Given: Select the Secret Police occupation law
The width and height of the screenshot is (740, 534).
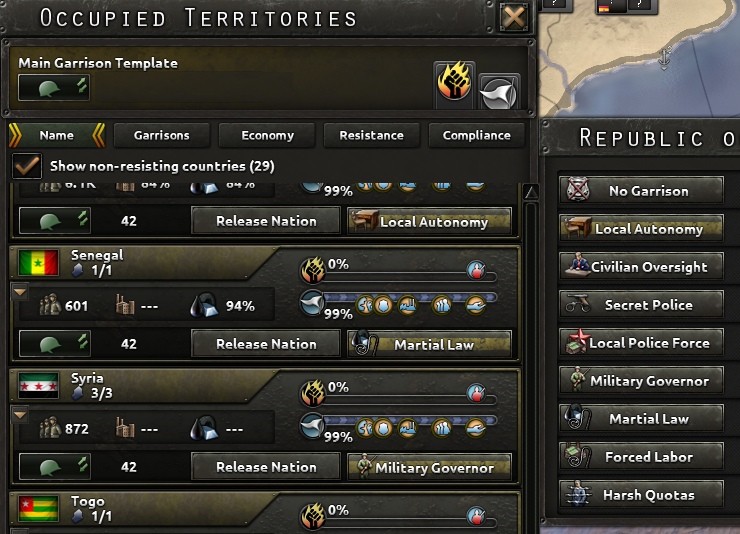Looking at the screenshot, I should (642, 305).
